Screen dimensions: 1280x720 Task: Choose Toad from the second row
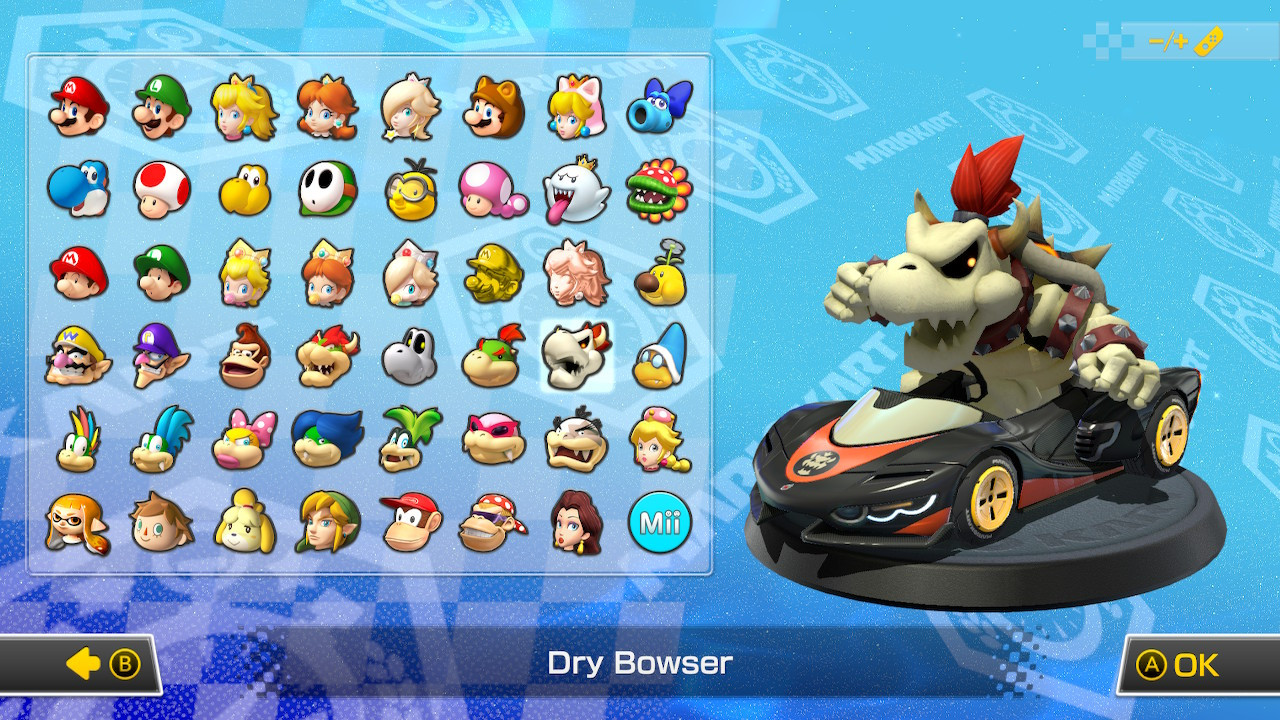tap(156, 187)
